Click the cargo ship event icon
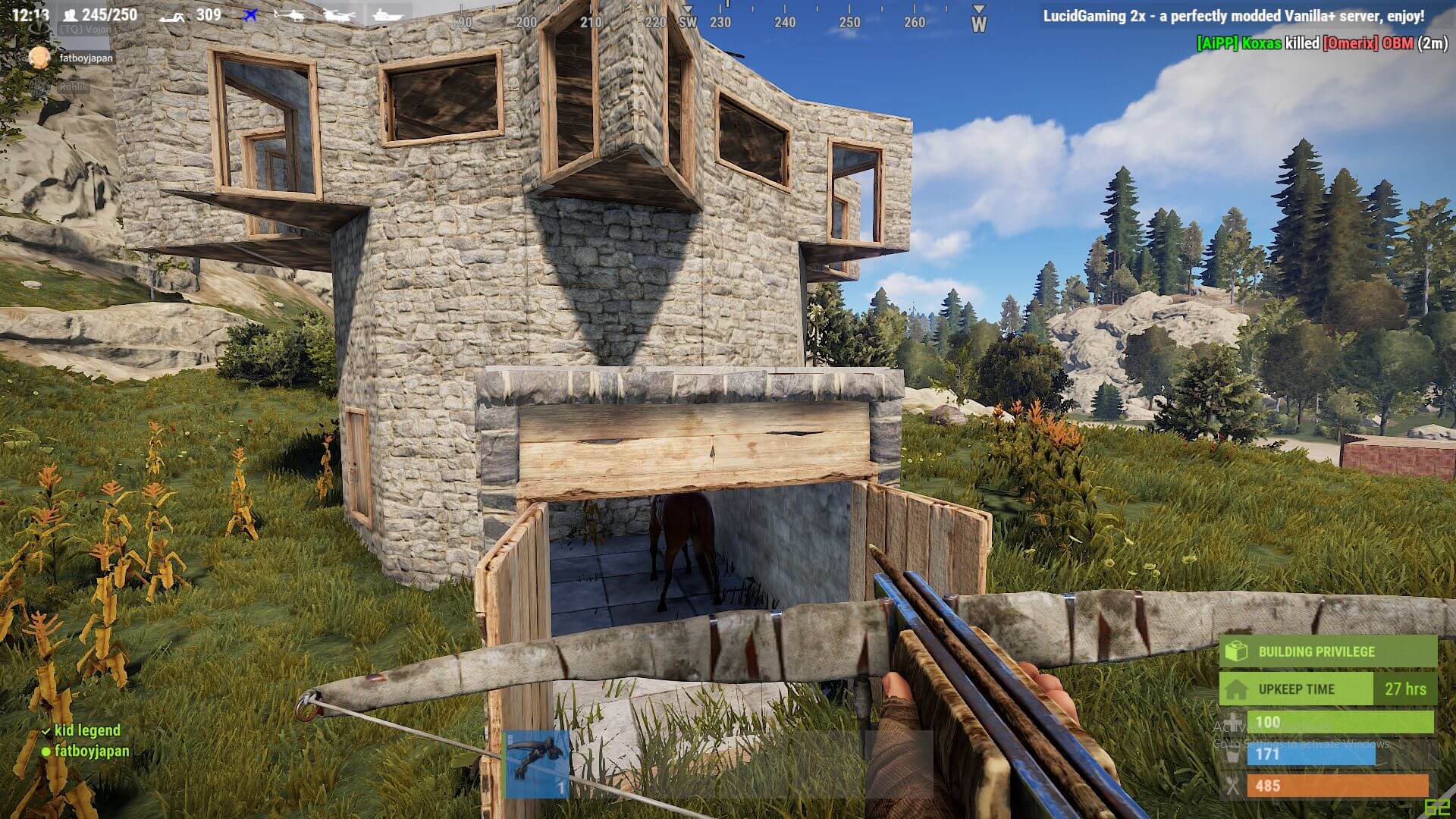The height and width of the screenshot is (819, 1456). click(x=387, y=14)
